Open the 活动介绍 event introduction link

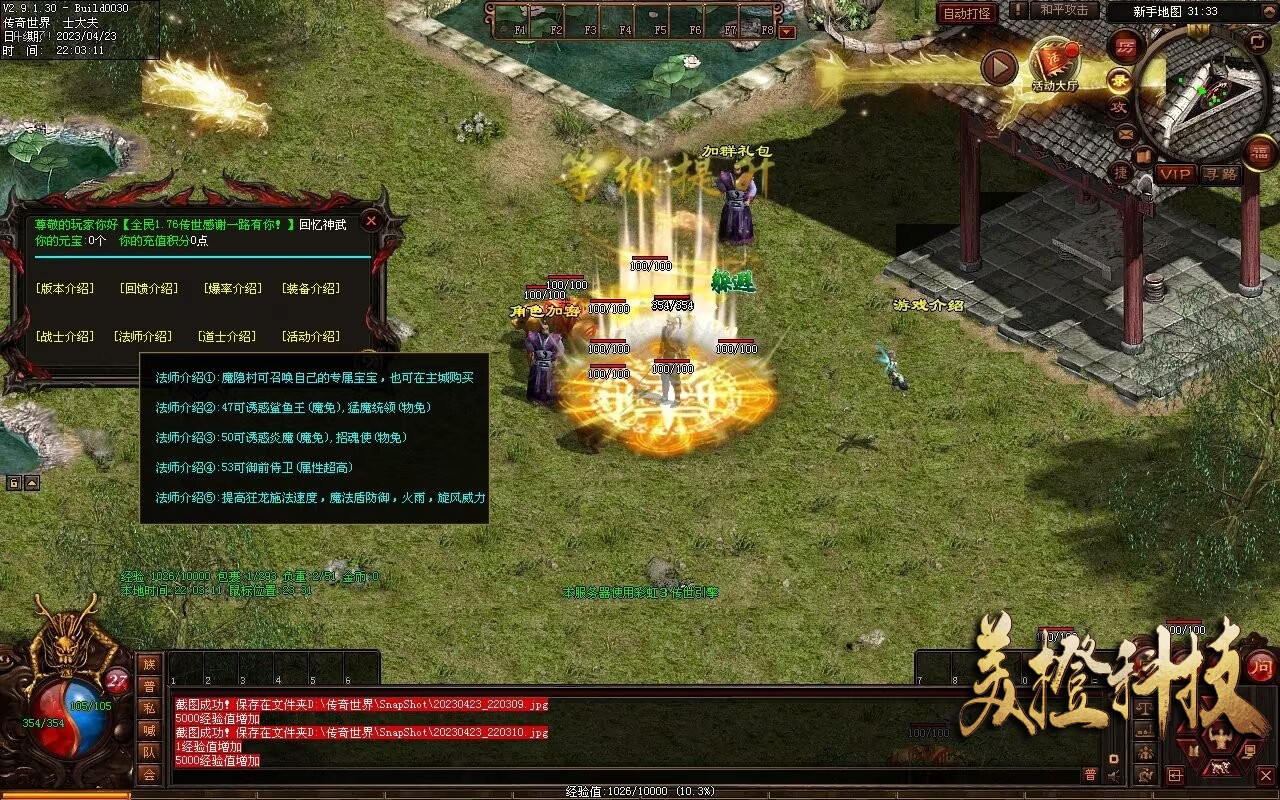(x=310, y=337)
